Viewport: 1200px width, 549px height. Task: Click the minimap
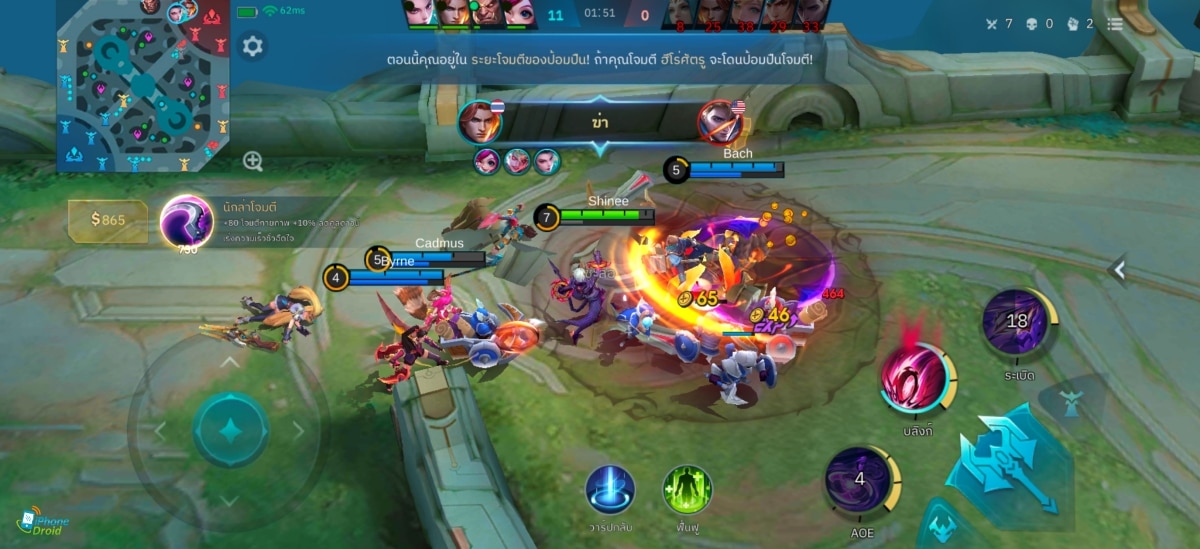[142, 87]
